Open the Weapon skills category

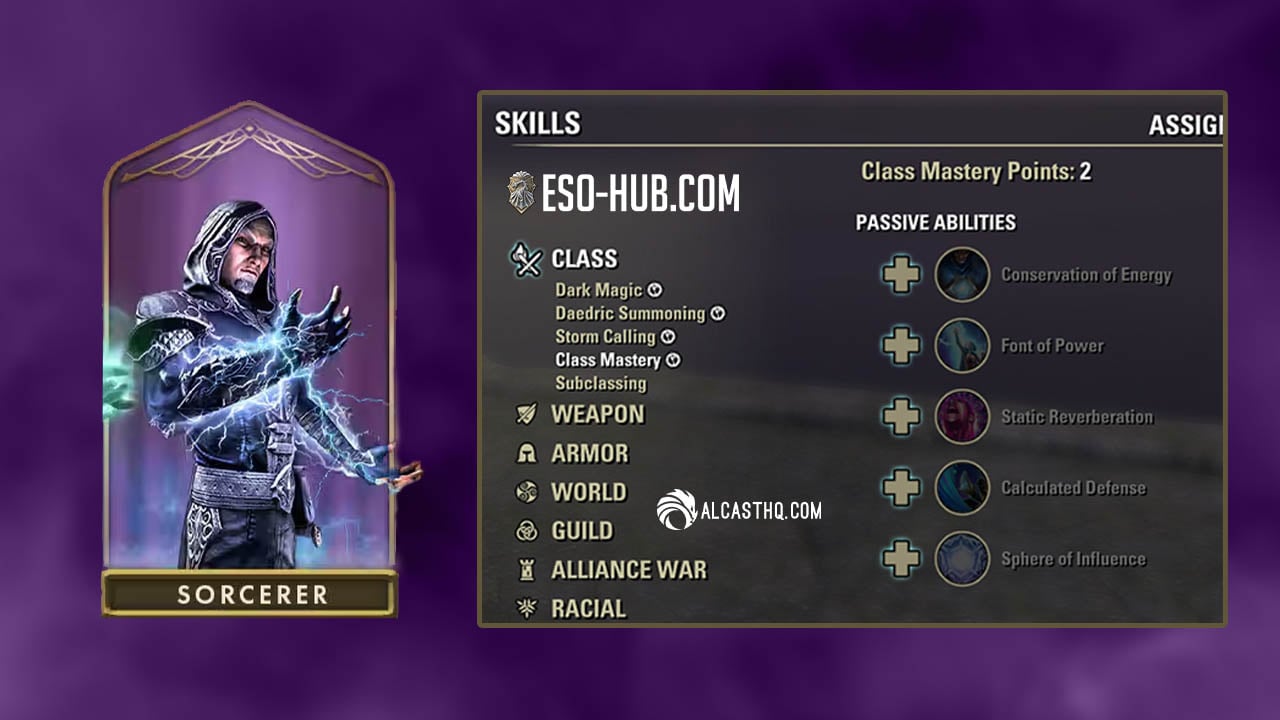tap(597, 414)
